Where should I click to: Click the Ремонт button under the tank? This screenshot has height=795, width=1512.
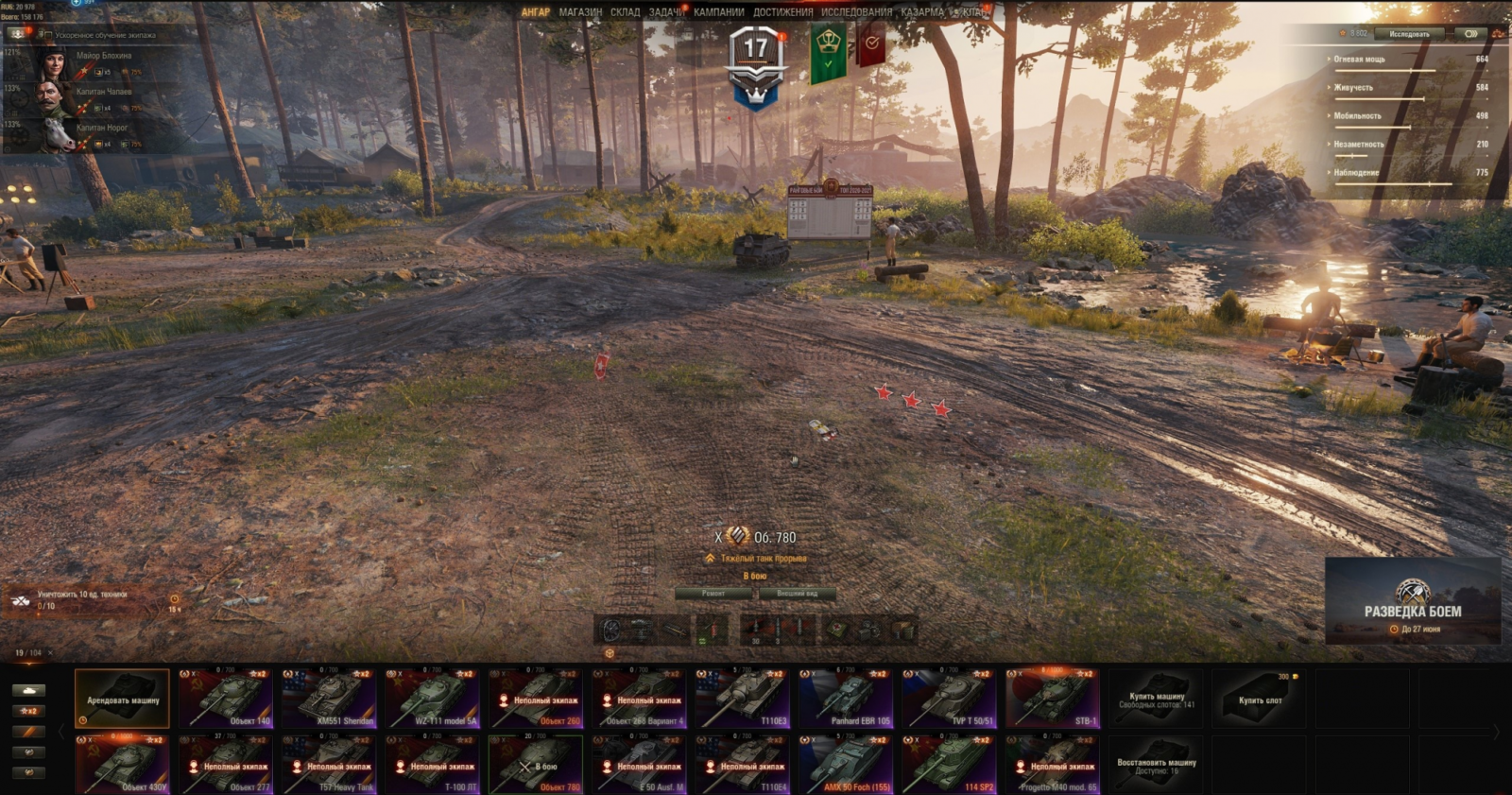pyautogui.click(x=713, y=594)
